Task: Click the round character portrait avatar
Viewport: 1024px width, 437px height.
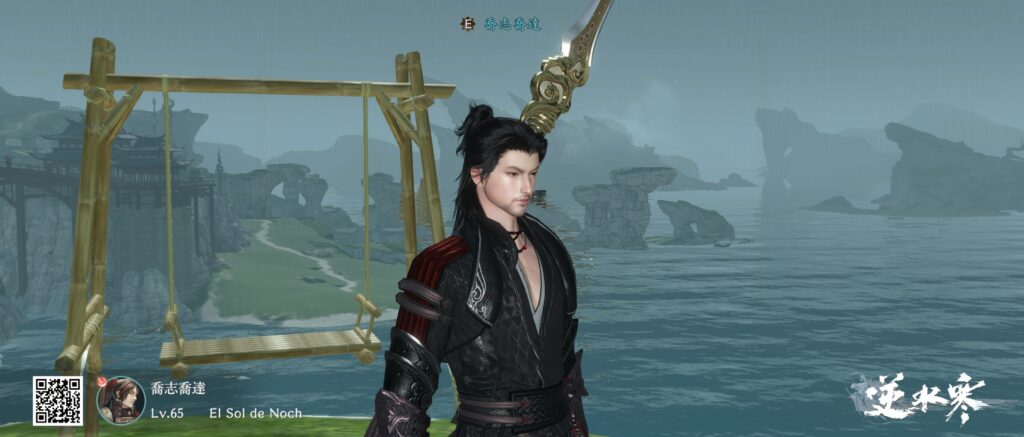Action: pyautogui.click(x=120, y=399)
